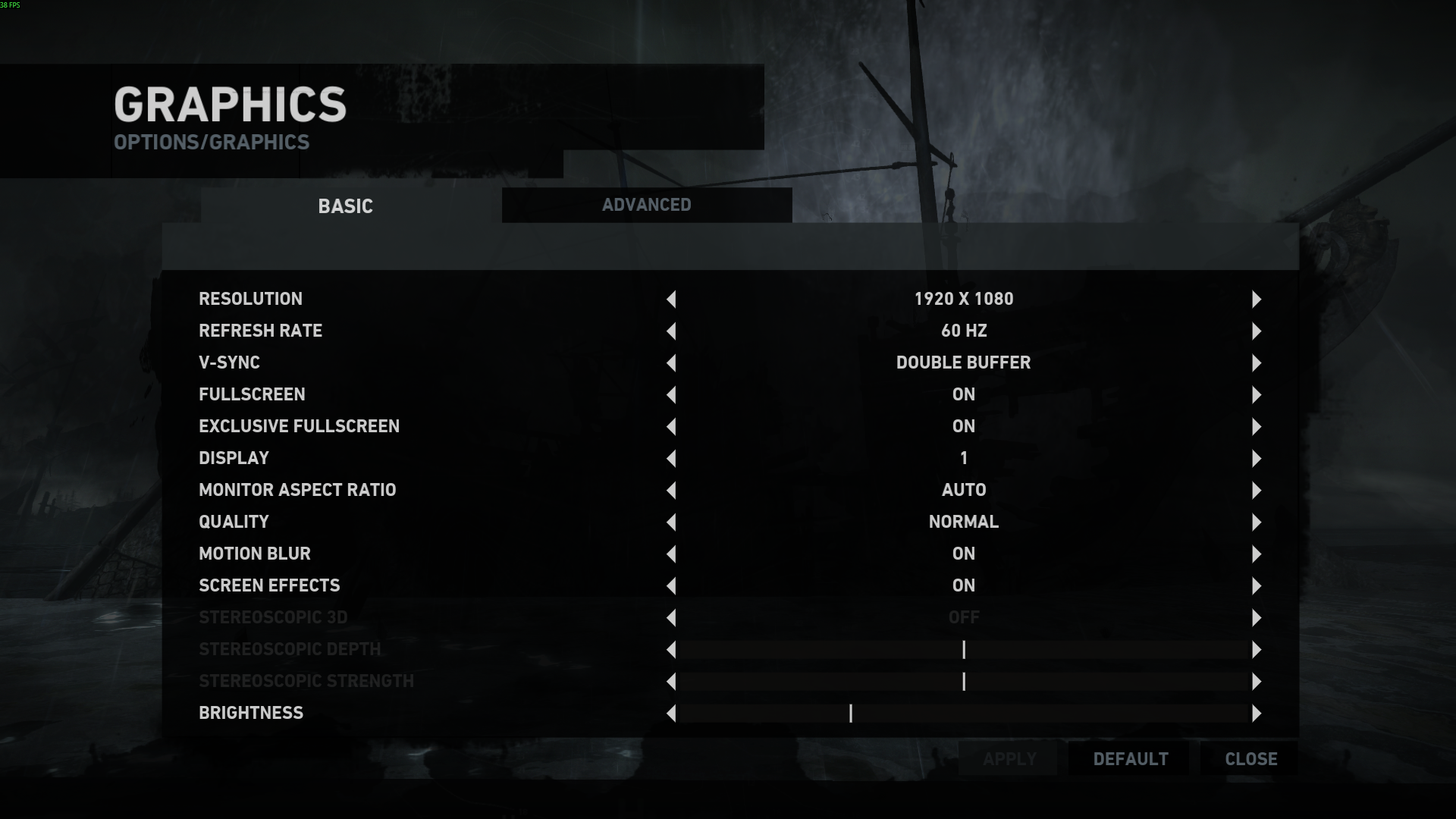Viewport: 1456px width, 819px height.
Task: Select the Resolution setting row
Action: (250, 299)
